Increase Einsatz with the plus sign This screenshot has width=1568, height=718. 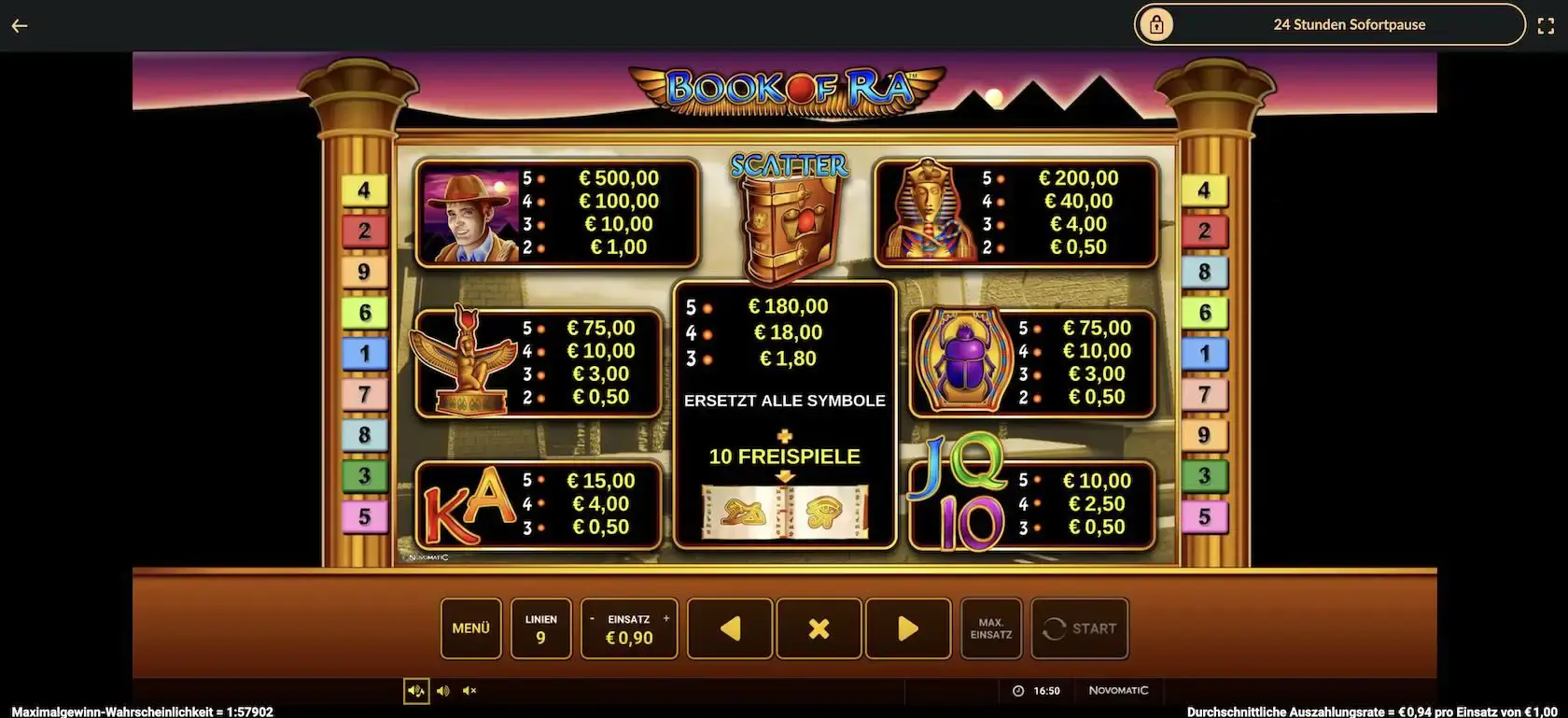(x=666, y=619)
